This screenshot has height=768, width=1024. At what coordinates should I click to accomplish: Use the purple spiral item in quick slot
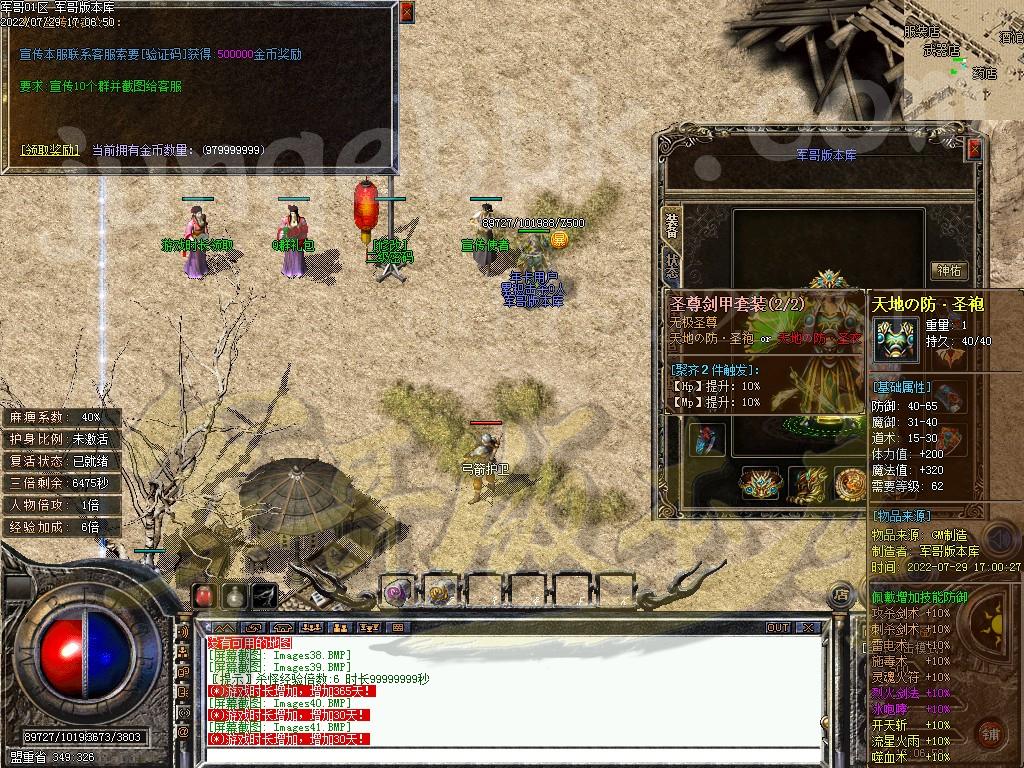pyautogui.click(x=396, y=592)
